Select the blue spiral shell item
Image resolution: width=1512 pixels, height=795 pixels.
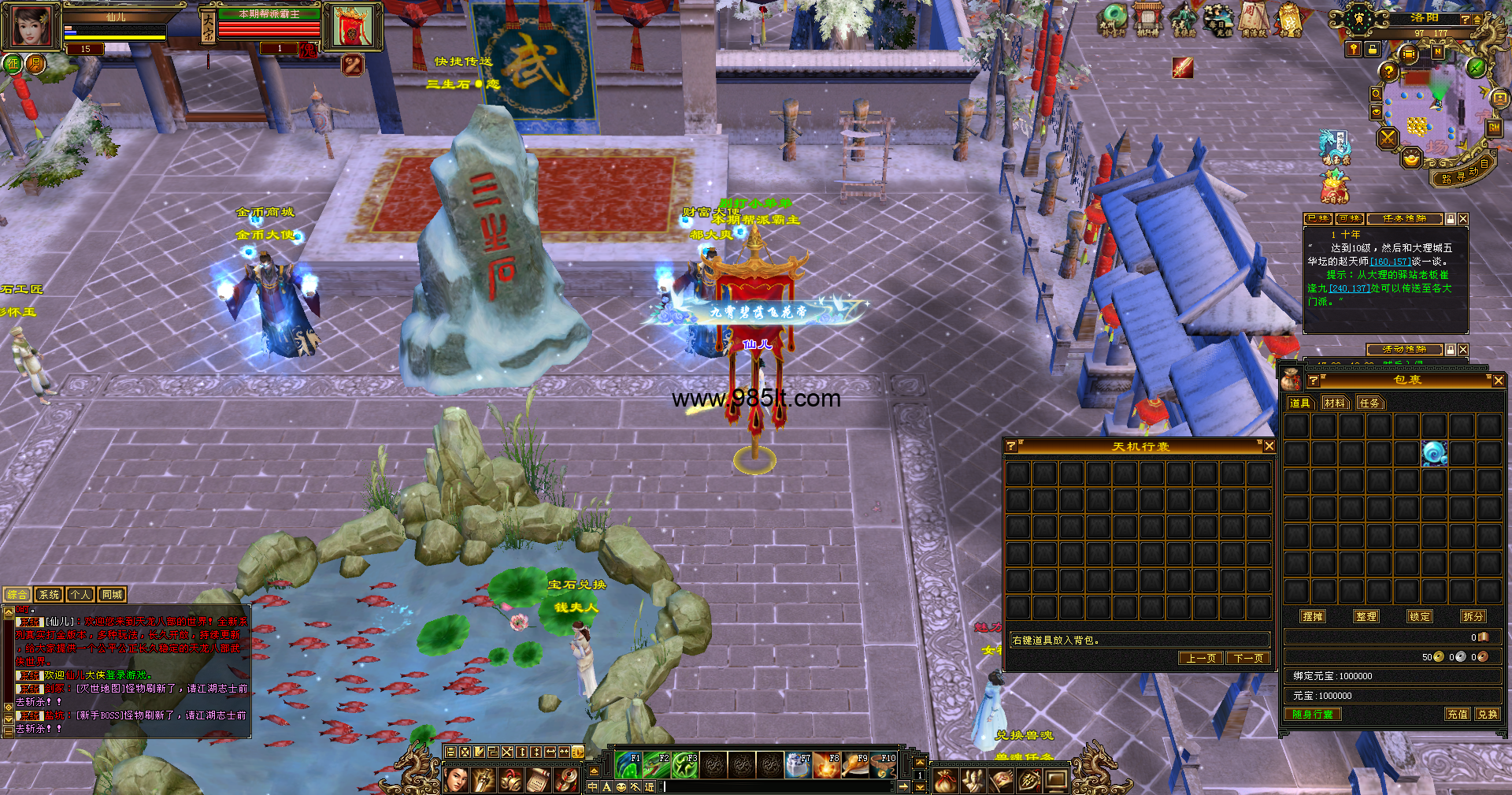1433,453
